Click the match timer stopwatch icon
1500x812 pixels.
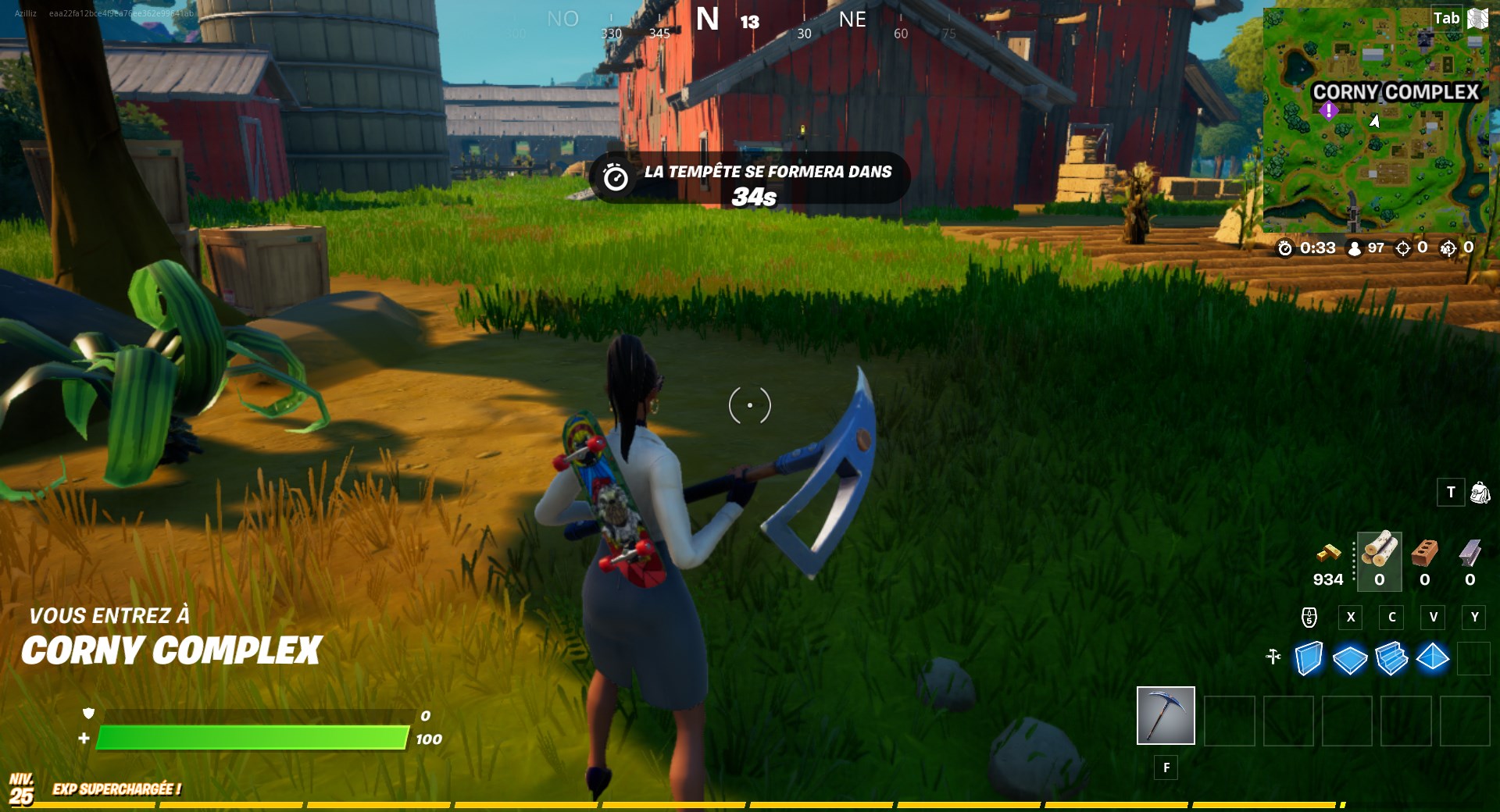click(1286, 248)
